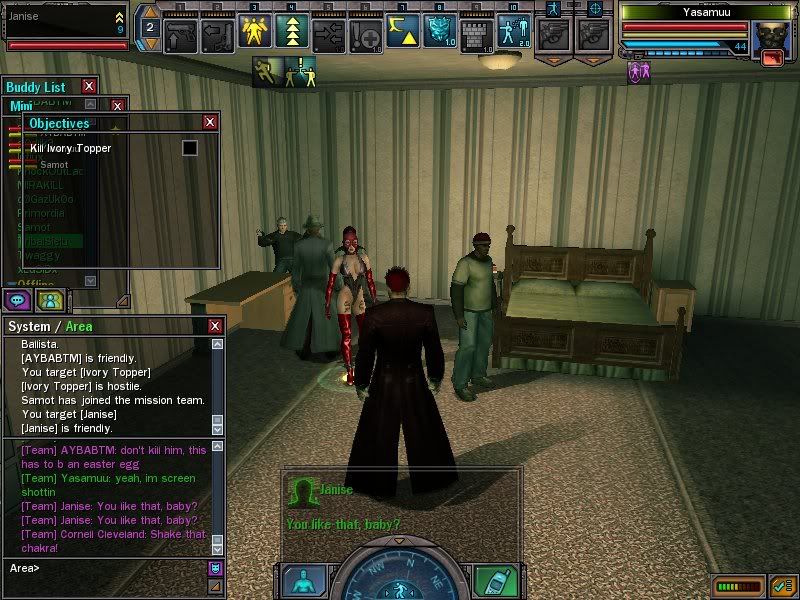Switch to the Area chat tab

[80, 326]
